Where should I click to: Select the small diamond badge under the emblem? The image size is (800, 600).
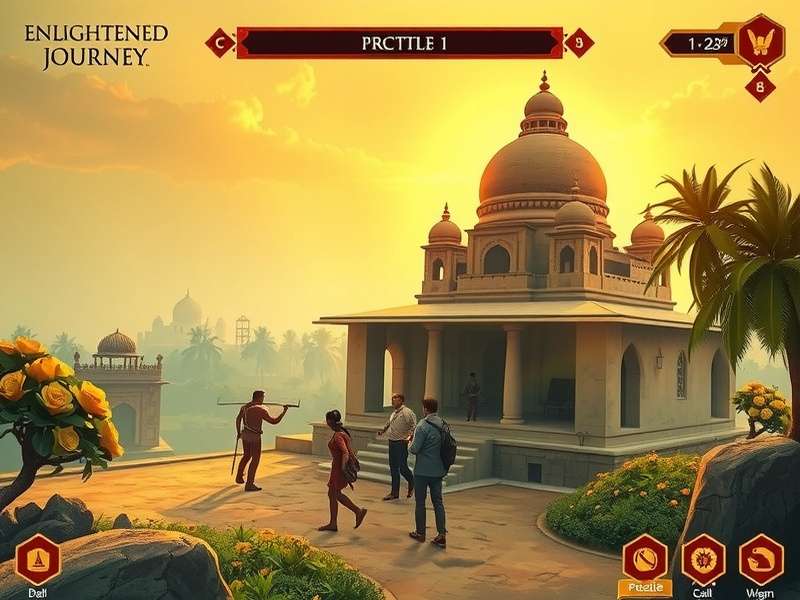tap(760, 86)
